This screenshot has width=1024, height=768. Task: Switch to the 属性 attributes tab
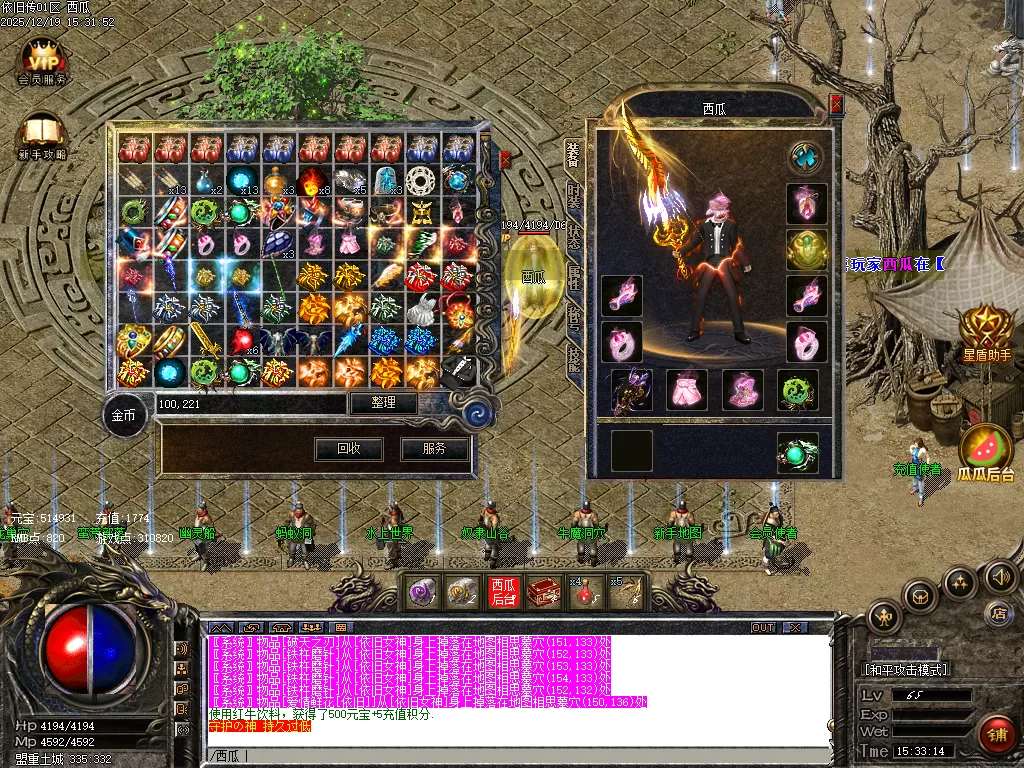click(x=574, y=277)
